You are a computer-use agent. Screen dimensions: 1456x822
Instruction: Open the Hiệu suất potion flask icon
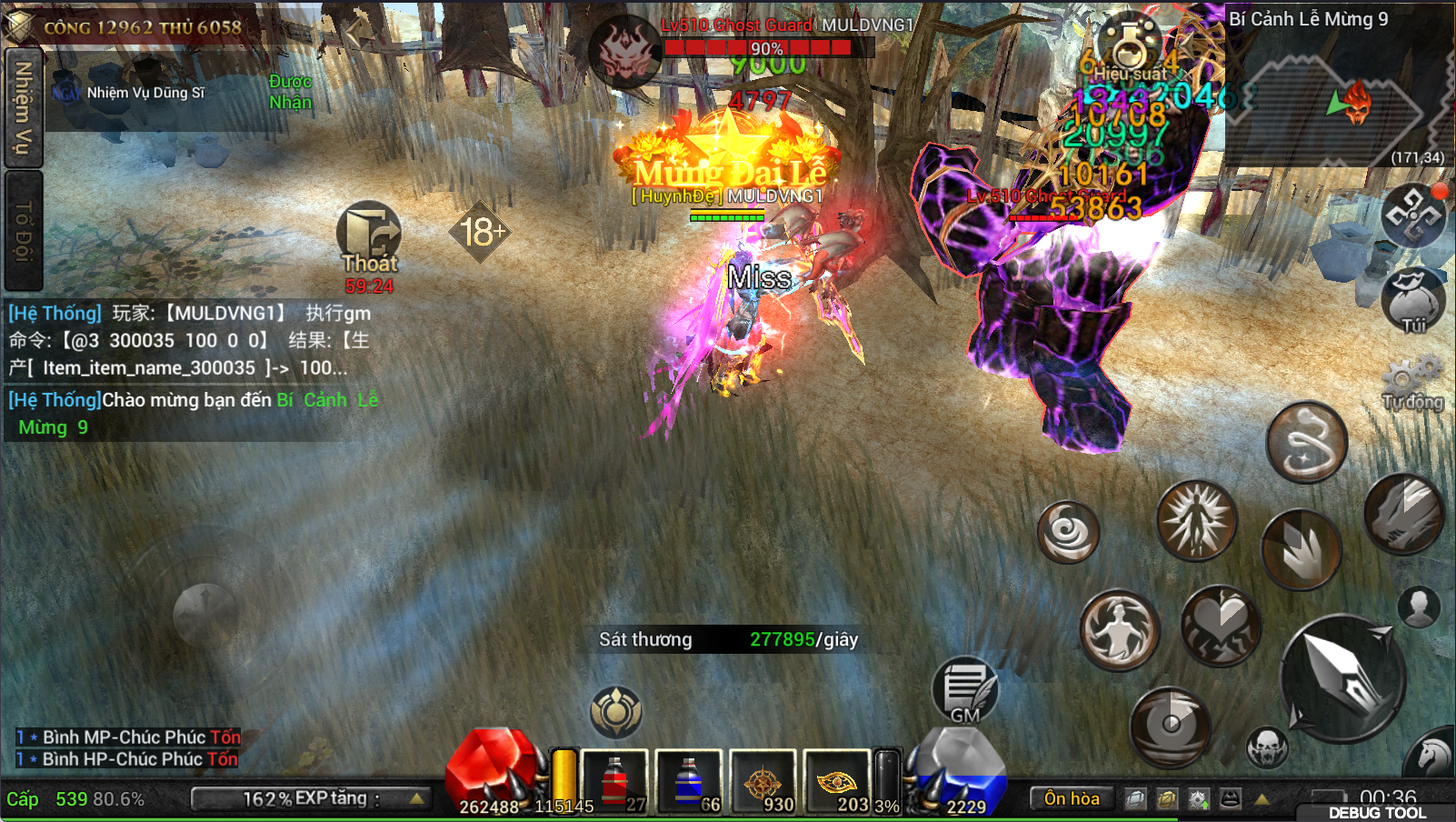point(1129,45)
